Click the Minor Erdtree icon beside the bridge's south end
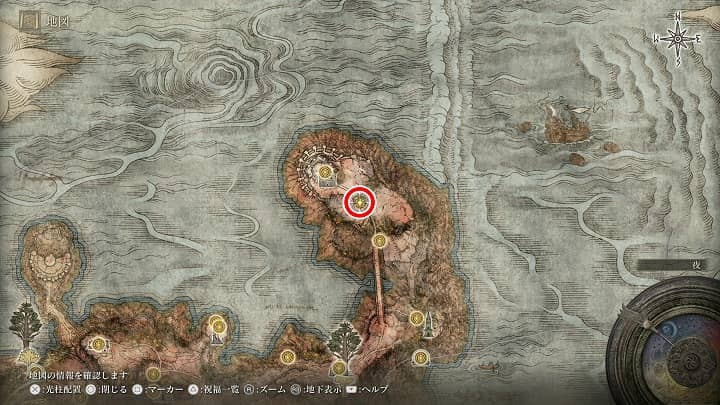The image size is (720, 405). pyautogui.click(x=345, y=339)
